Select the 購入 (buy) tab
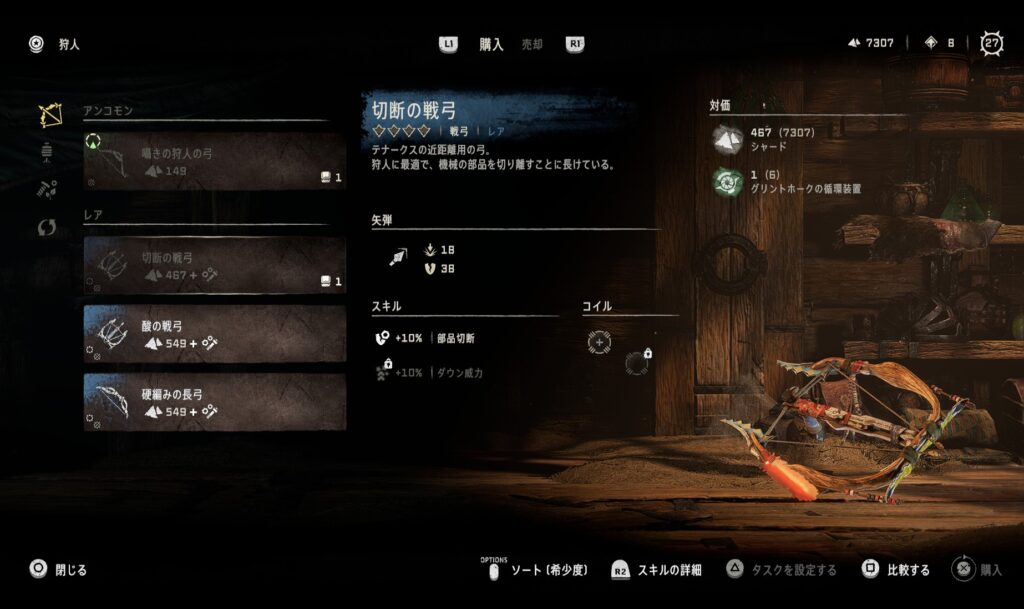The image size is (1024, 609). click(491, 44)
